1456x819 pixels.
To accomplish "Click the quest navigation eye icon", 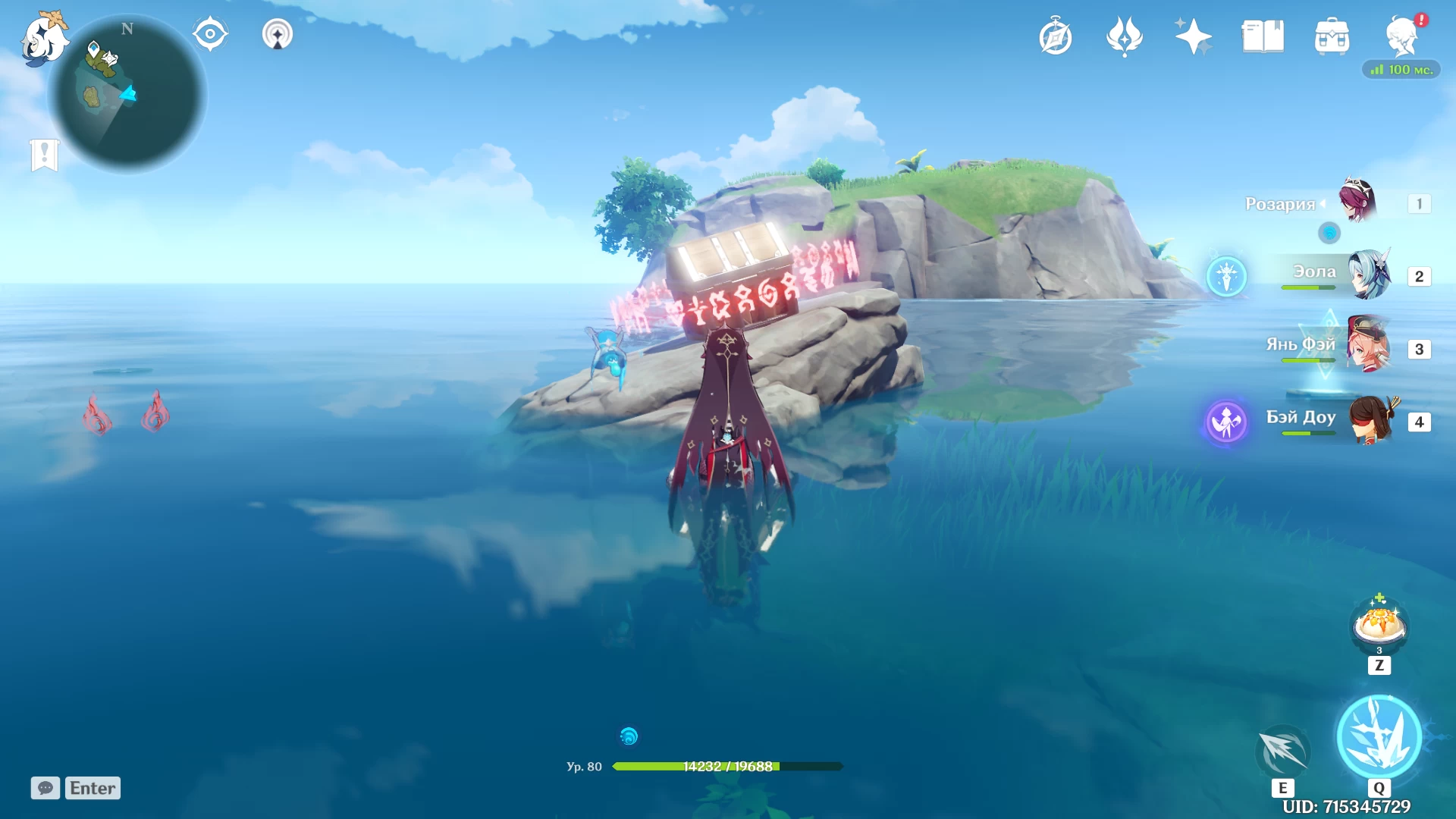I will point(210,35).
